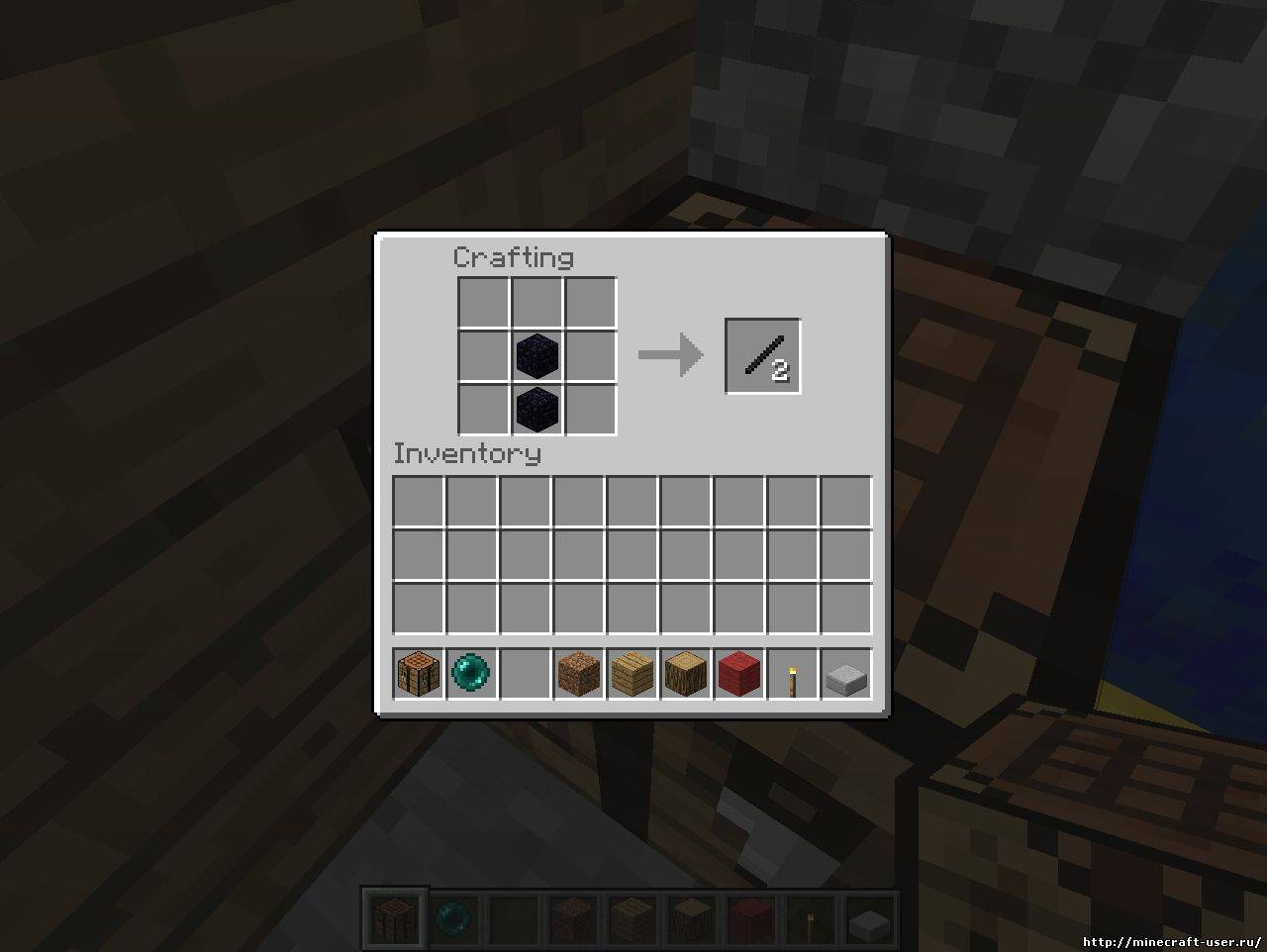The image size is (1267, 952).
Task: Grab the obsidian in the bottom crafting slot
Action: pyautogui.click(x=536, y=409)
